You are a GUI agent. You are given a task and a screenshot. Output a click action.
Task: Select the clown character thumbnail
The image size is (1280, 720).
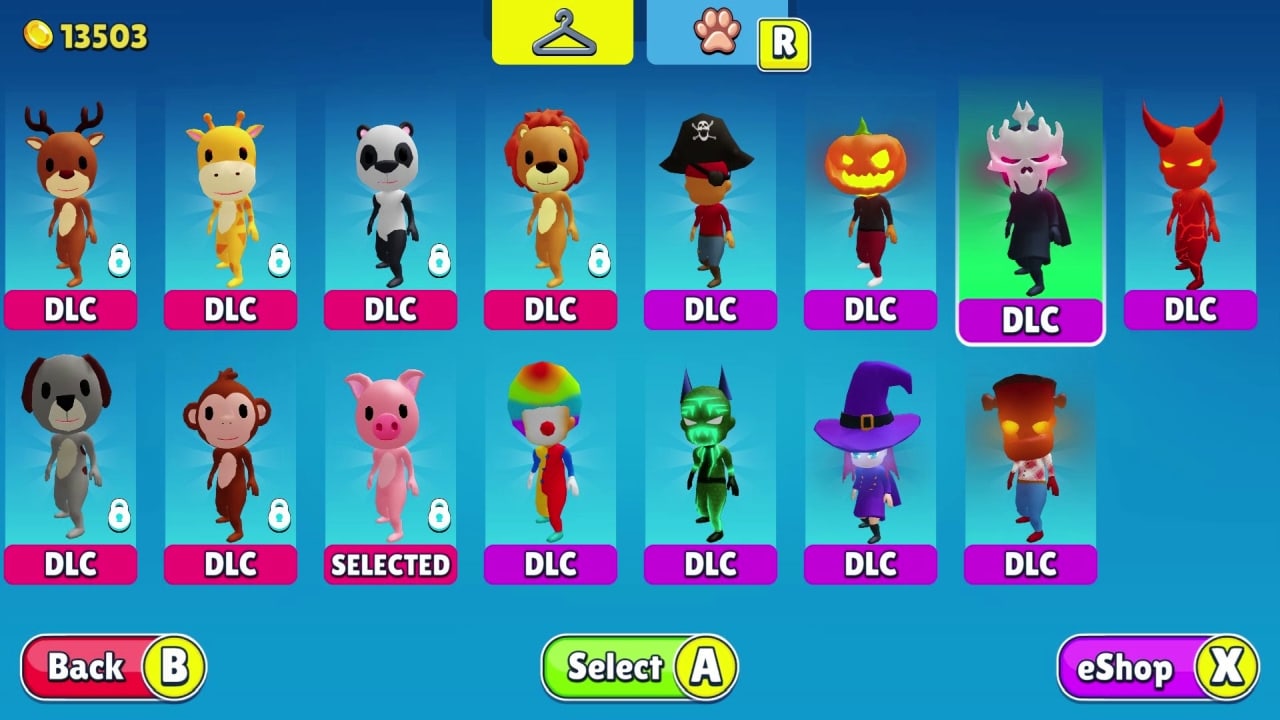click(550, 455)
